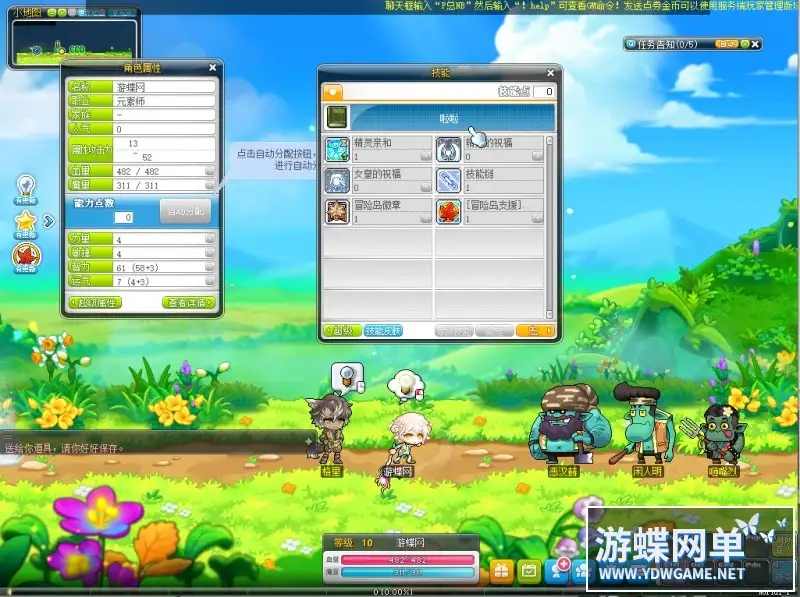
Task: Close the character stats window
Action: 212,68
